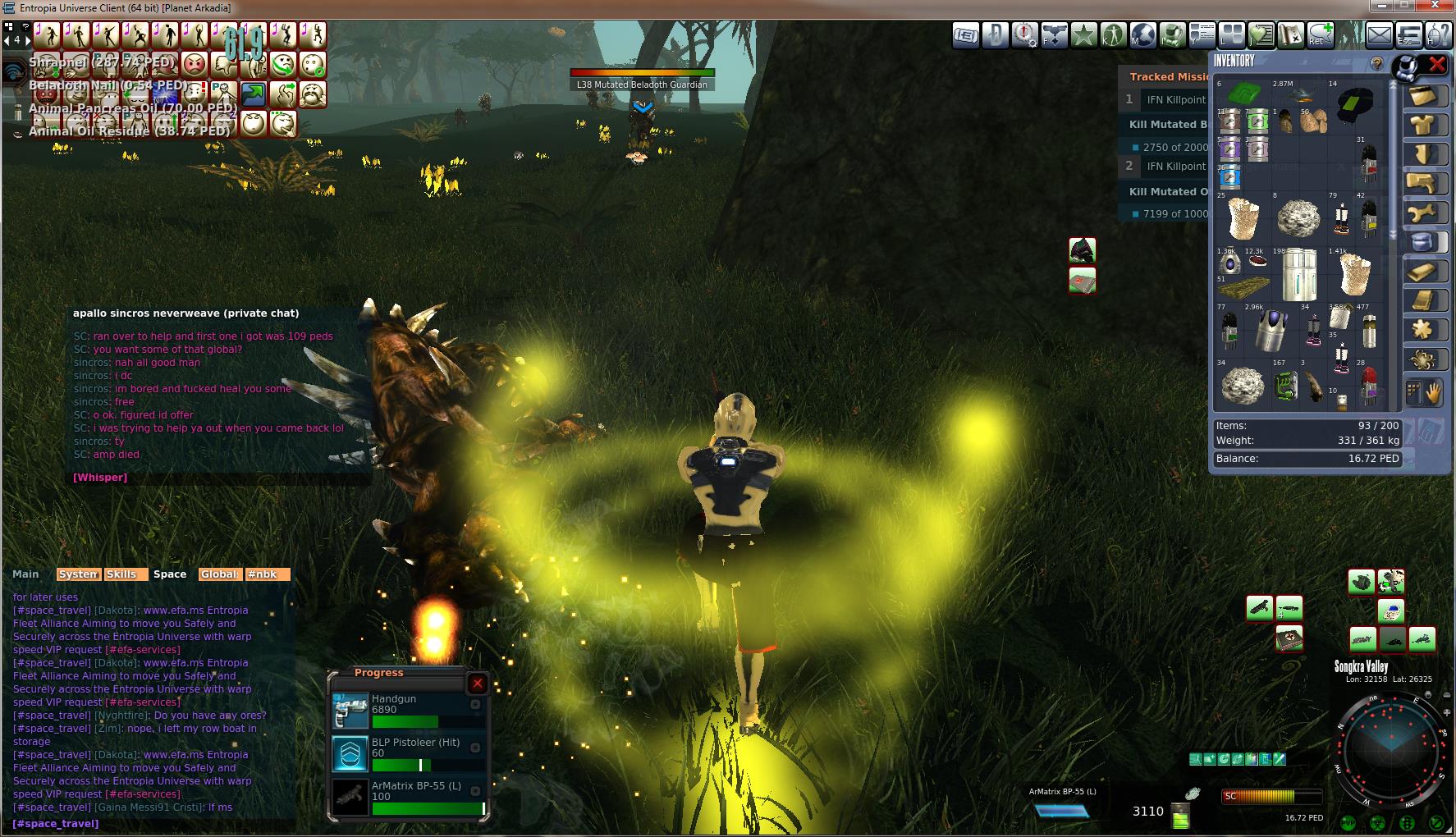Click the green star toolbar icon
The height and width of the screenshot is (837, 1456).
[x=1083, y=35]
